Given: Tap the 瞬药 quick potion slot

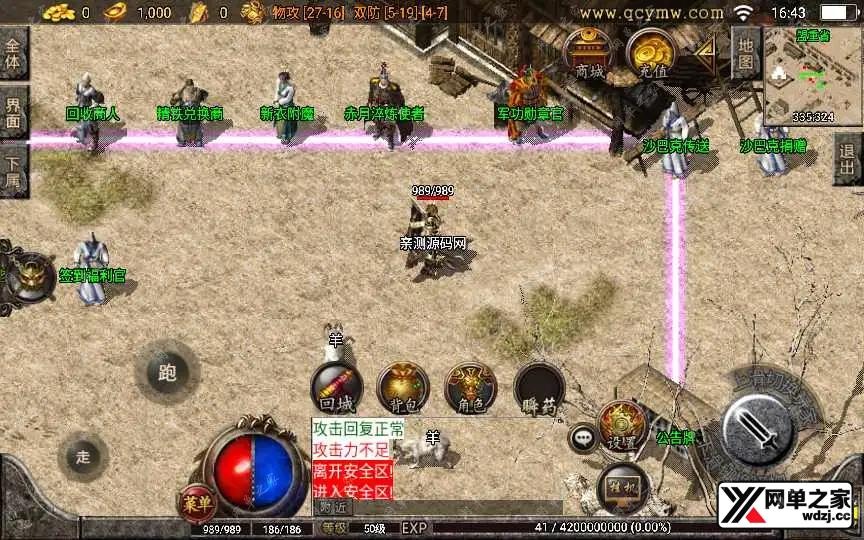Looking at the screenshot, I should 539,388.
